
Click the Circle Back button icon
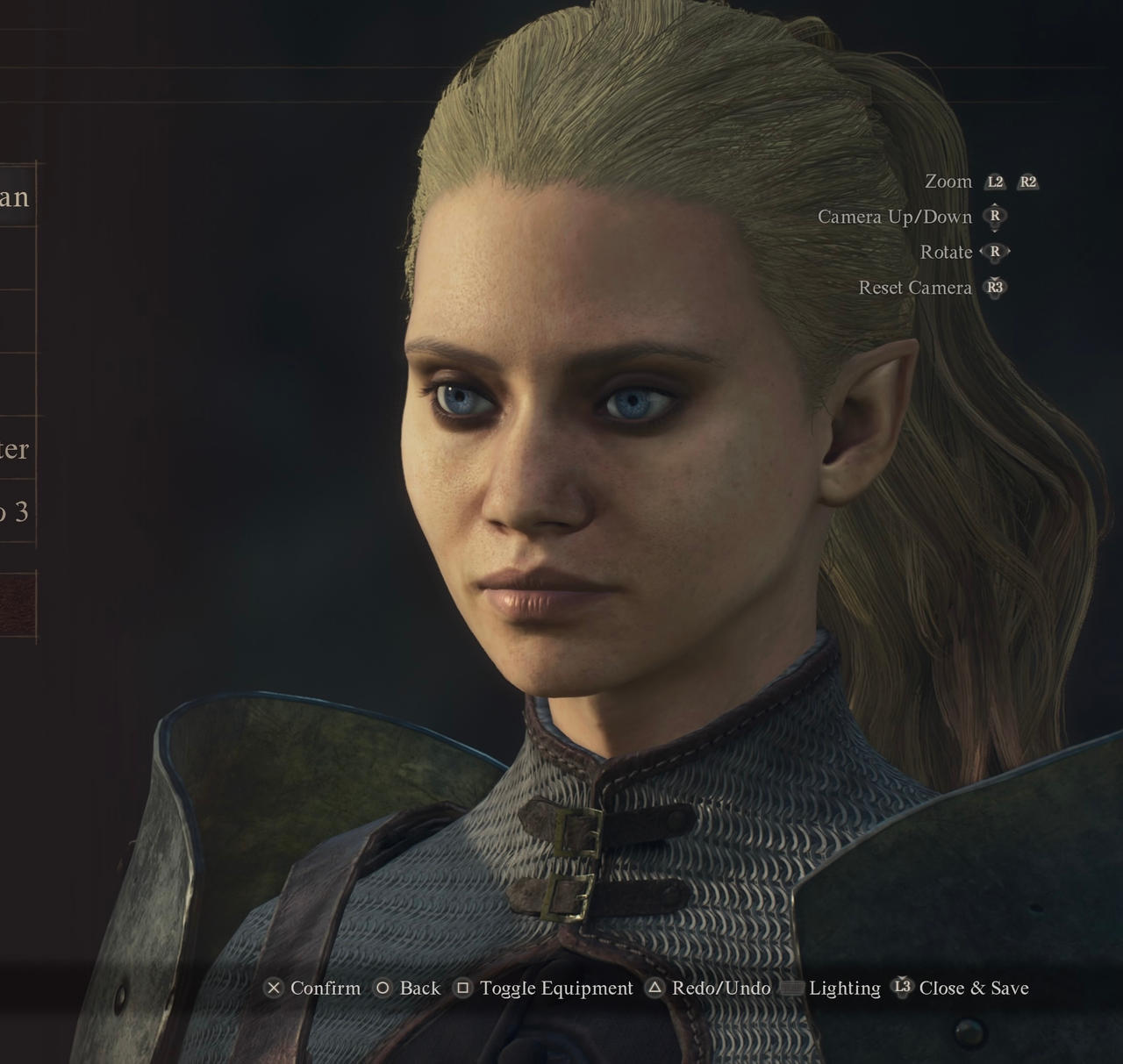[383, 989]
